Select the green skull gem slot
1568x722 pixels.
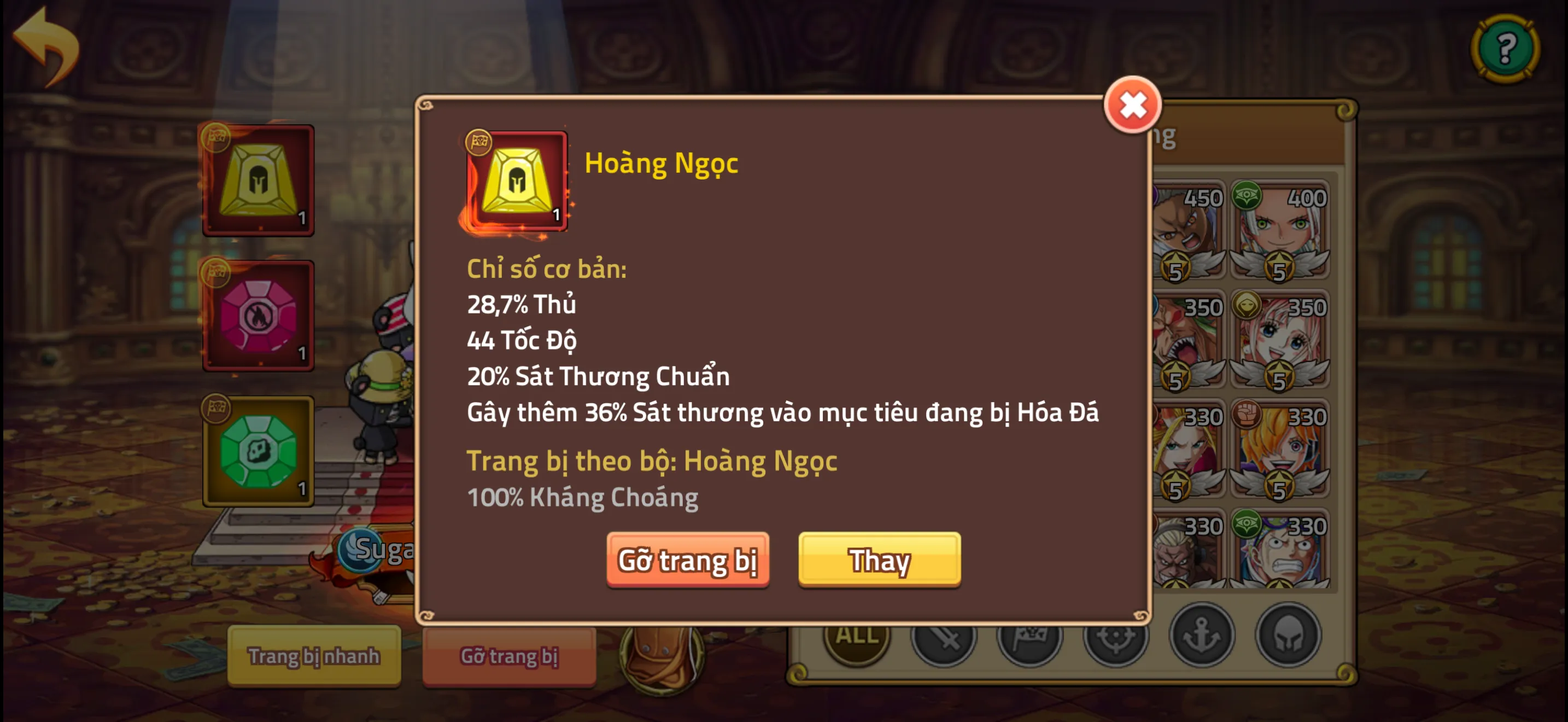coord(259,451)
